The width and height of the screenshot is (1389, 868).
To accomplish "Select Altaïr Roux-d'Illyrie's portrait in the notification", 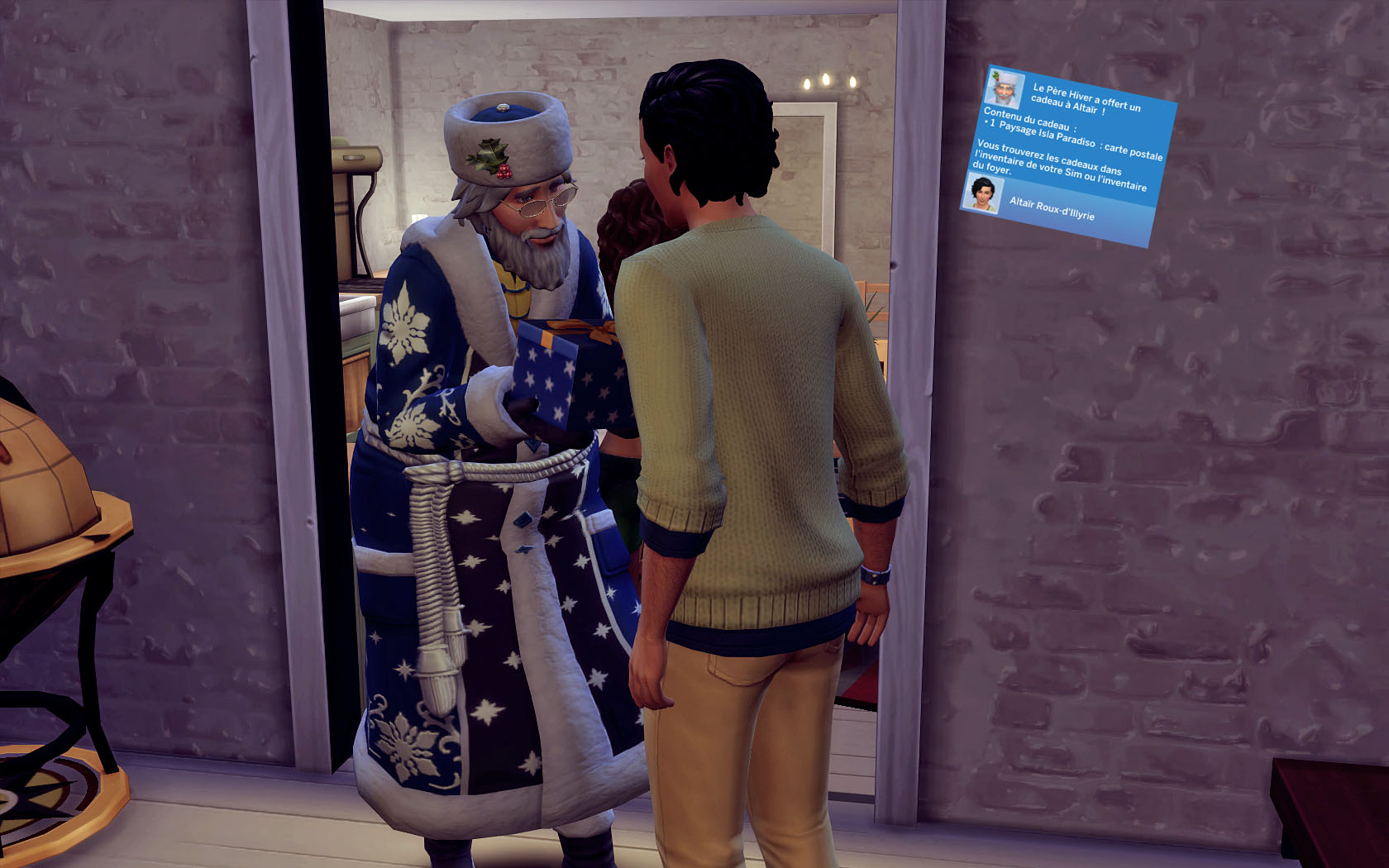I will (983, 194).
